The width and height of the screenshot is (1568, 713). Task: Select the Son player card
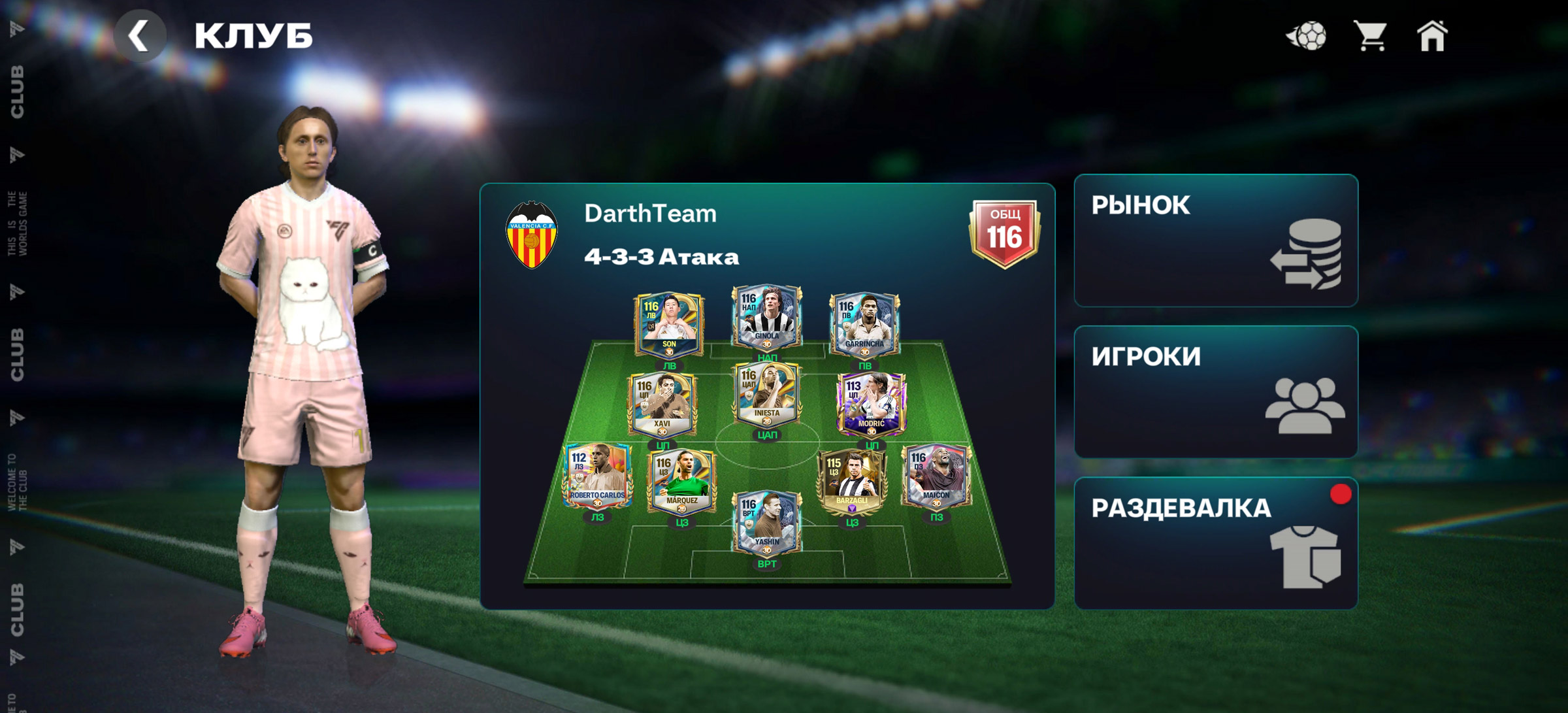[668, 325]
